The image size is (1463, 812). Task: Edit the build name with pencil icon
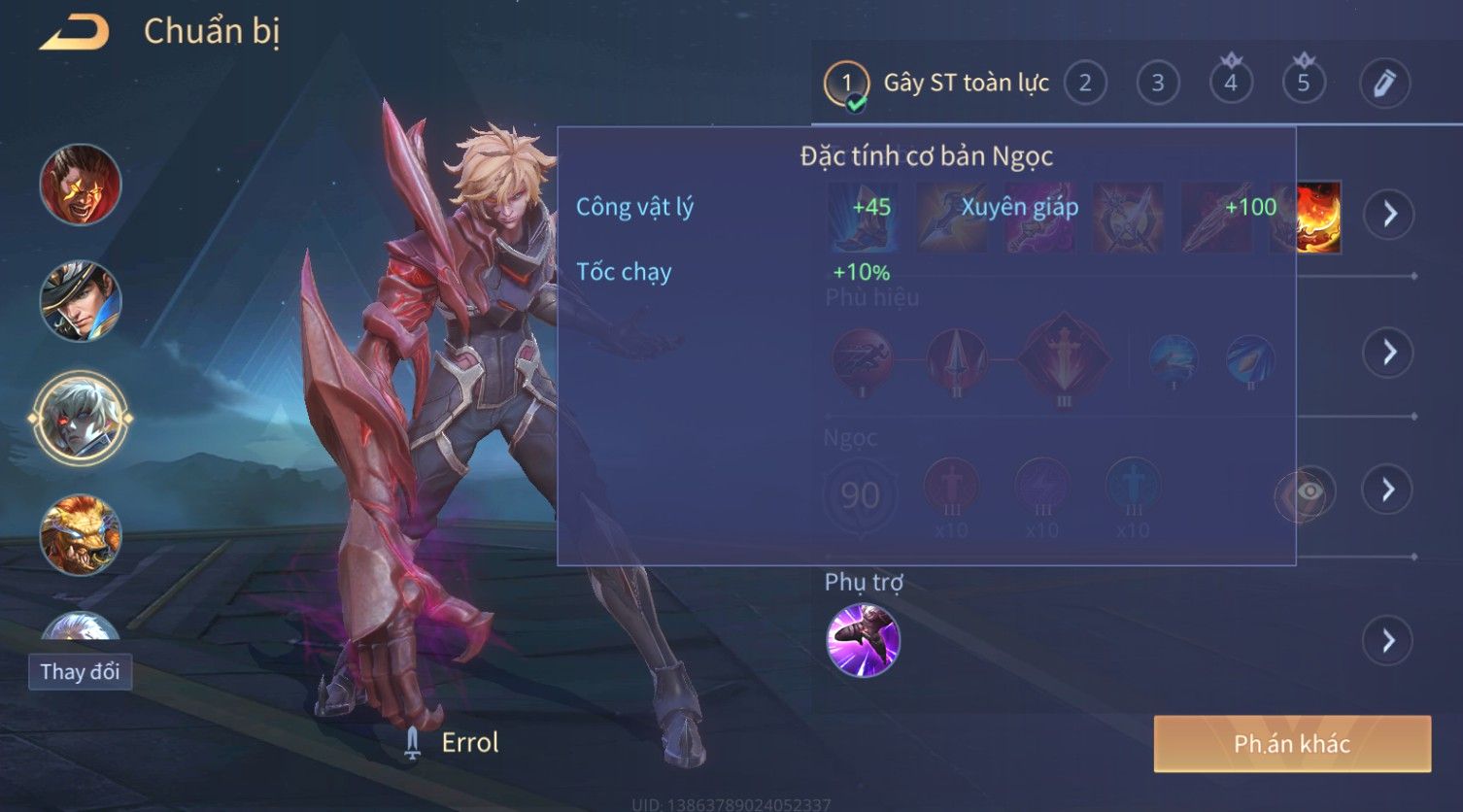click(x=1384, y=84)
